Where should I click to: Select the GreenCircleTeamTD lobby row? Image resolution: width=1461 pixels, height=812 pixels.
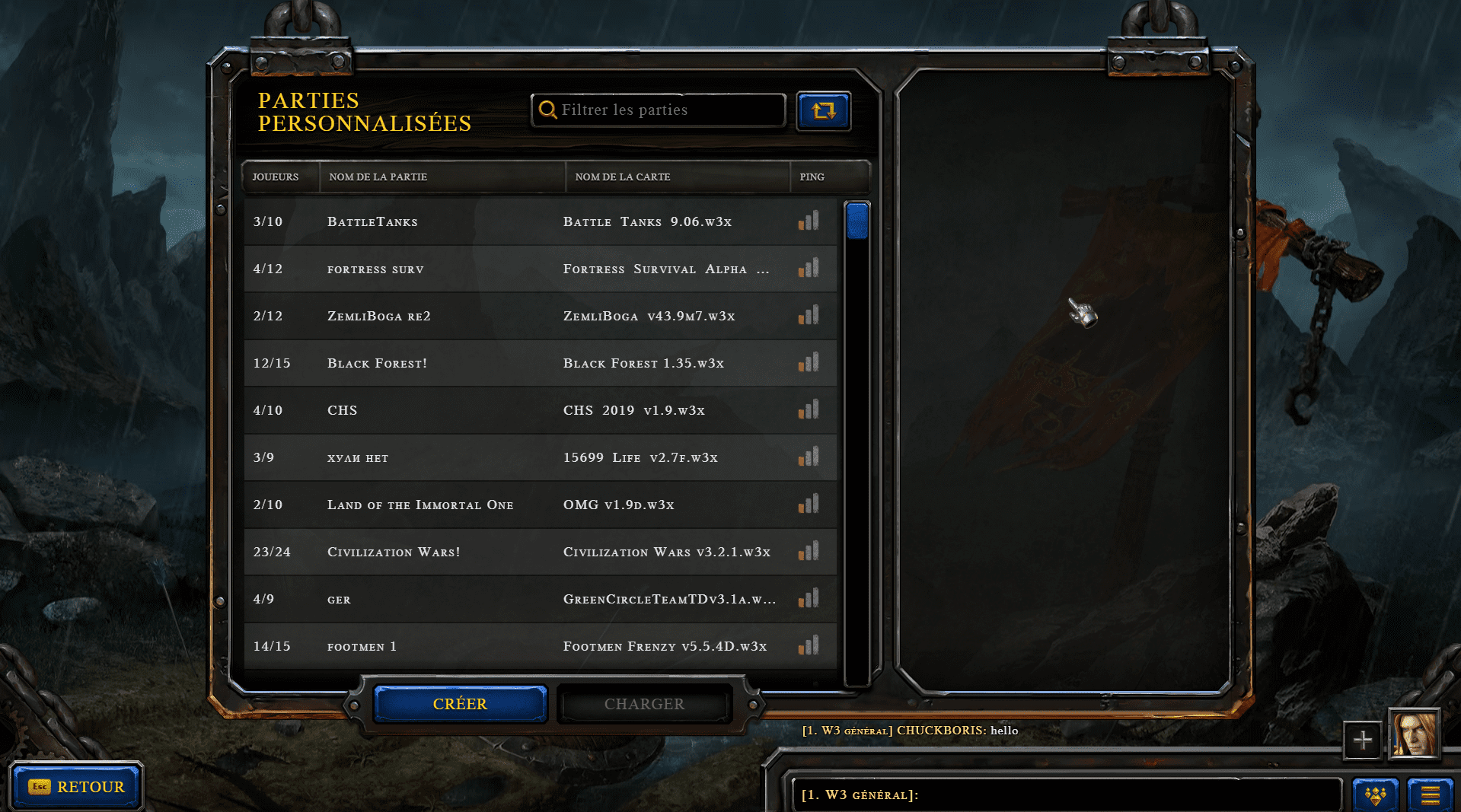pos(541,599)
